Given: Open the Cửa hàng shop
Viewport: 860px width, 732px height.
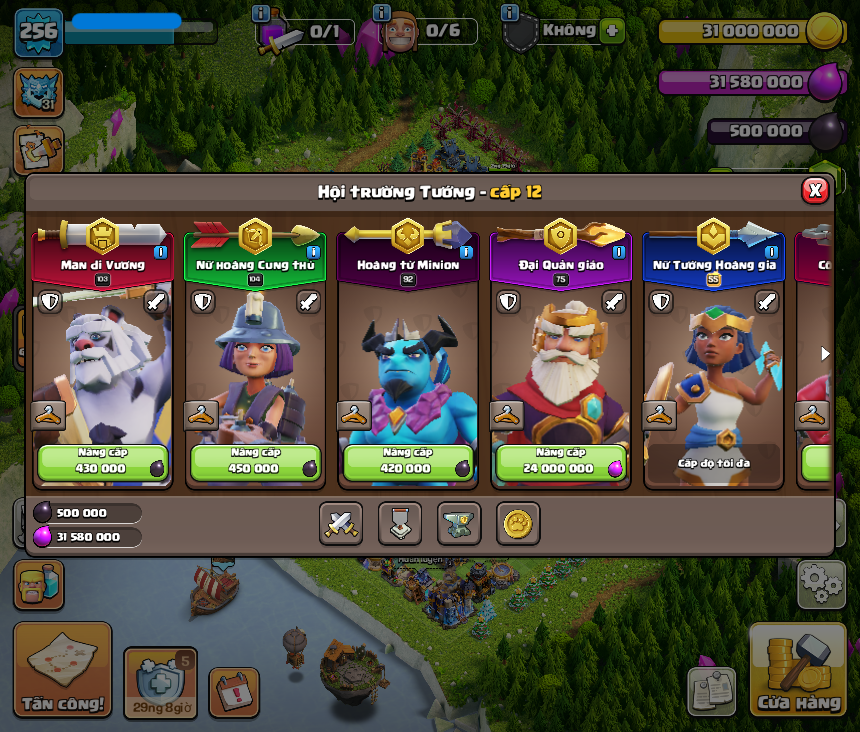Looking at the screenshot, I should (798, 672).
